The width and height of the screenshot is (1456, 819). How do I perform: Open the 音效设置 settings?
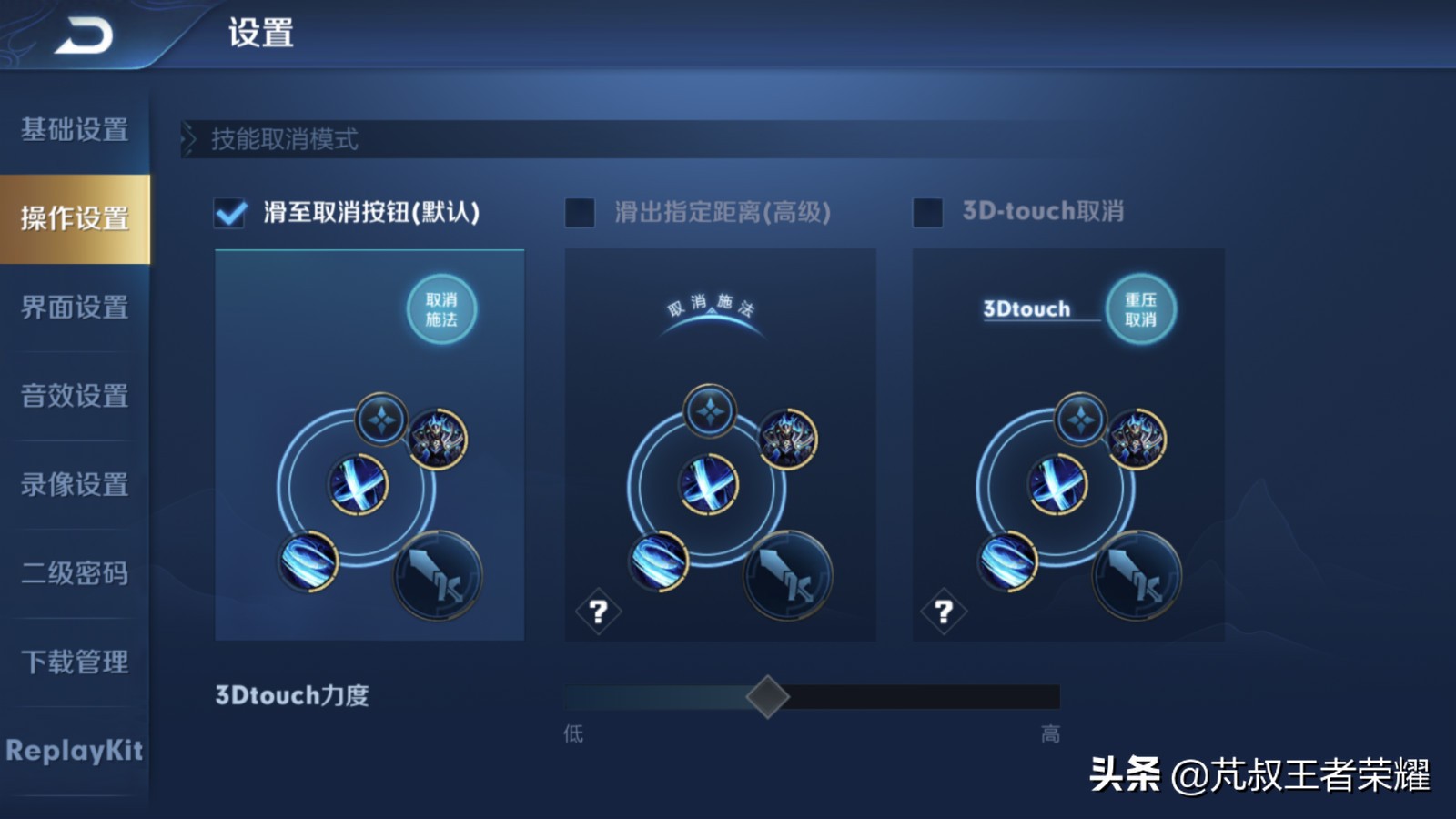pos(76,398)
